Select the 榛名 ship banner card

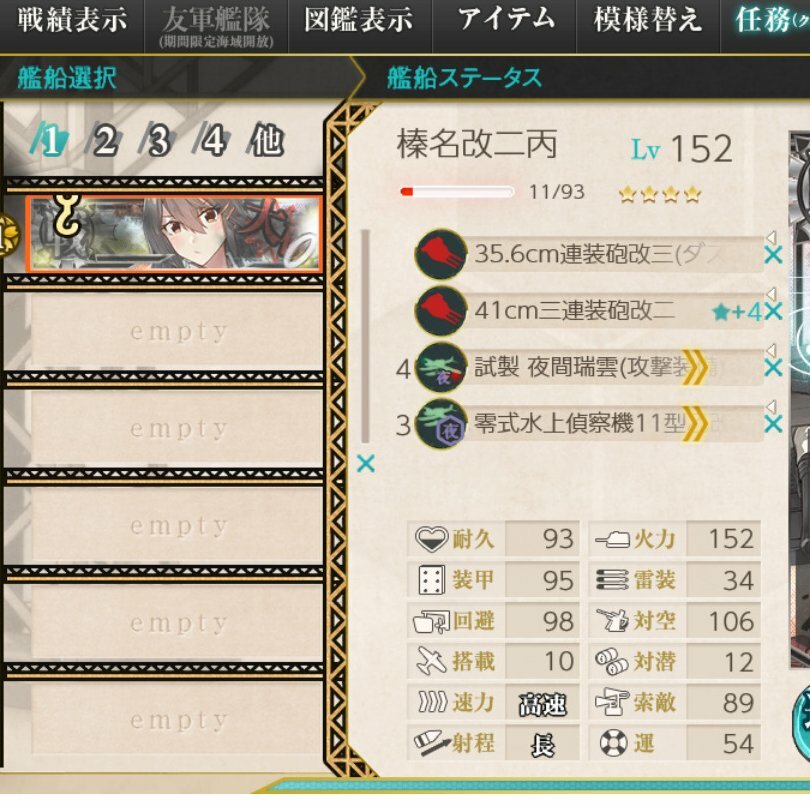173,233
